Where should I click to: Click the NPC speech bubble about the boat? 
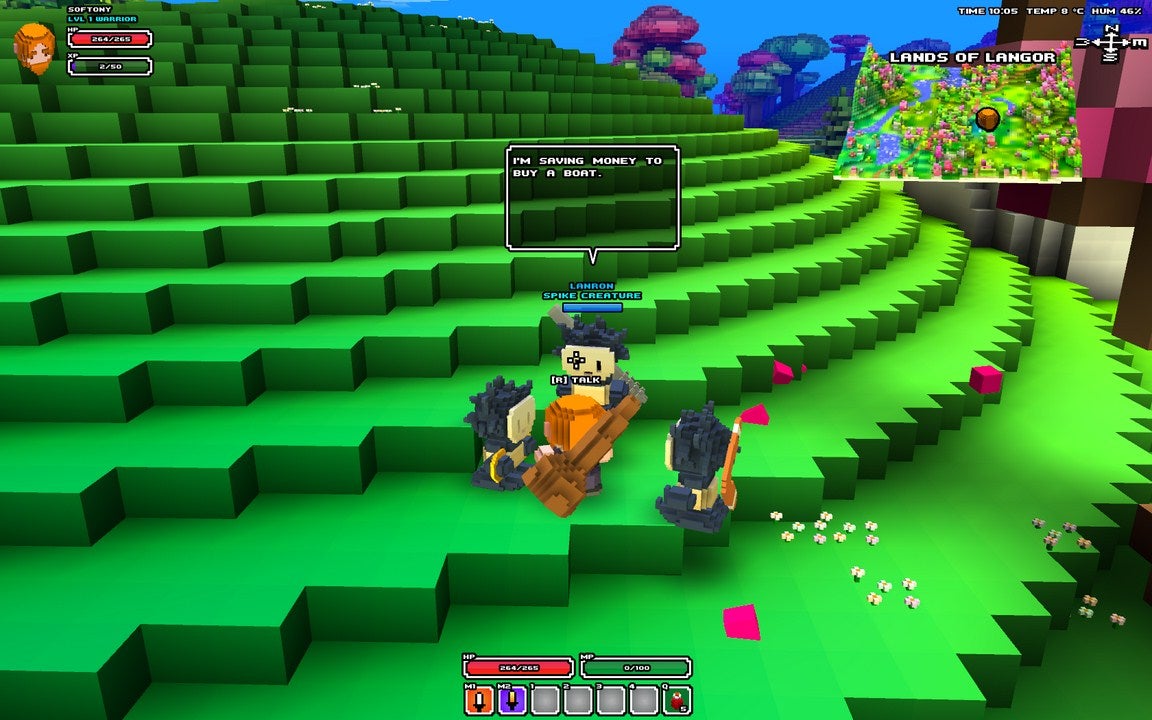pyautogui.click(x=593, y=197)
